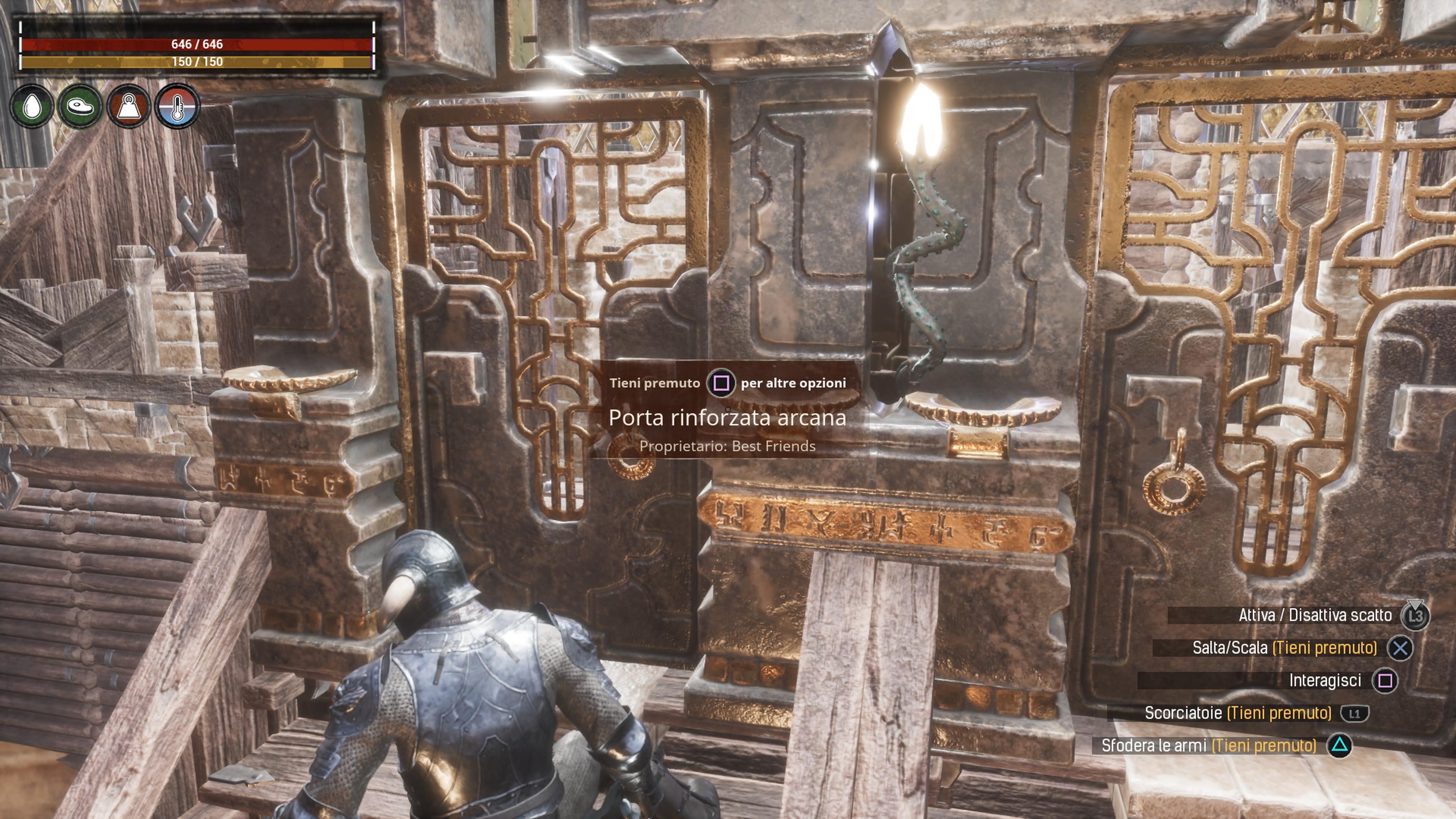The image size is (1456, 819).
Task: Check the encumbrance weight status icon
Action: (x=129, y=106)
